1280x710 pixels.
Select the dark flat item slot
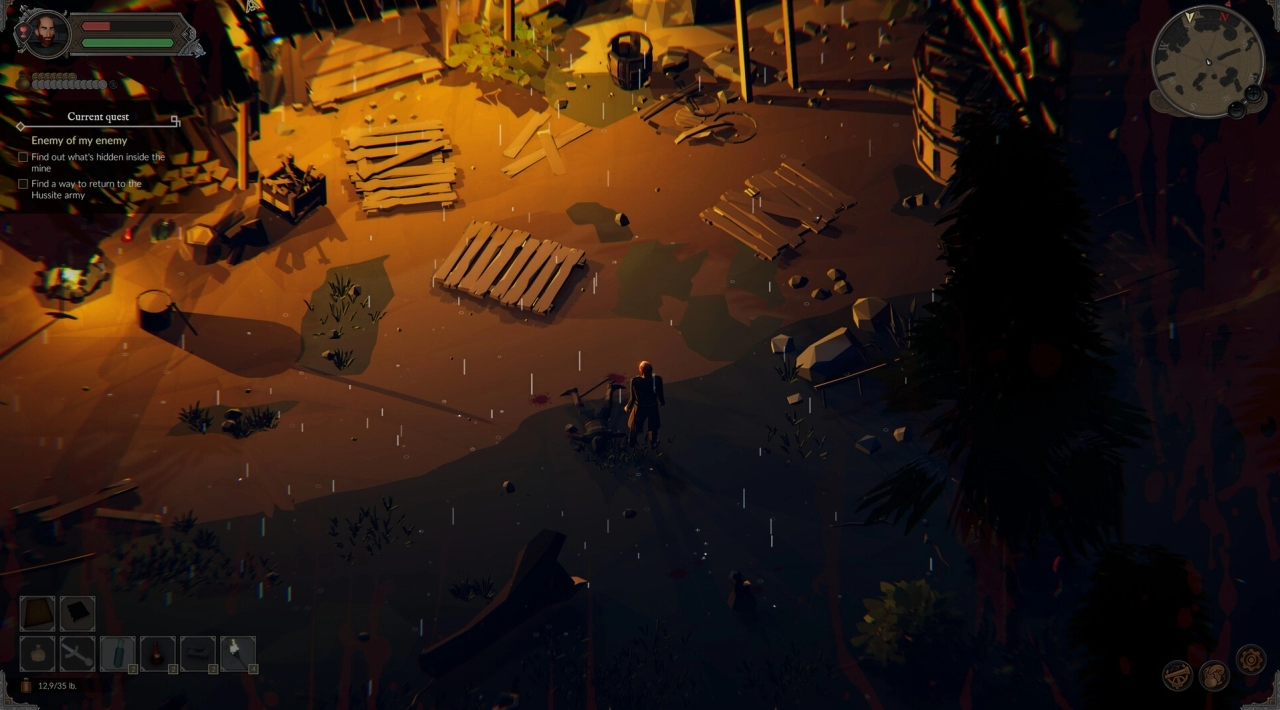tap(198, 654)
